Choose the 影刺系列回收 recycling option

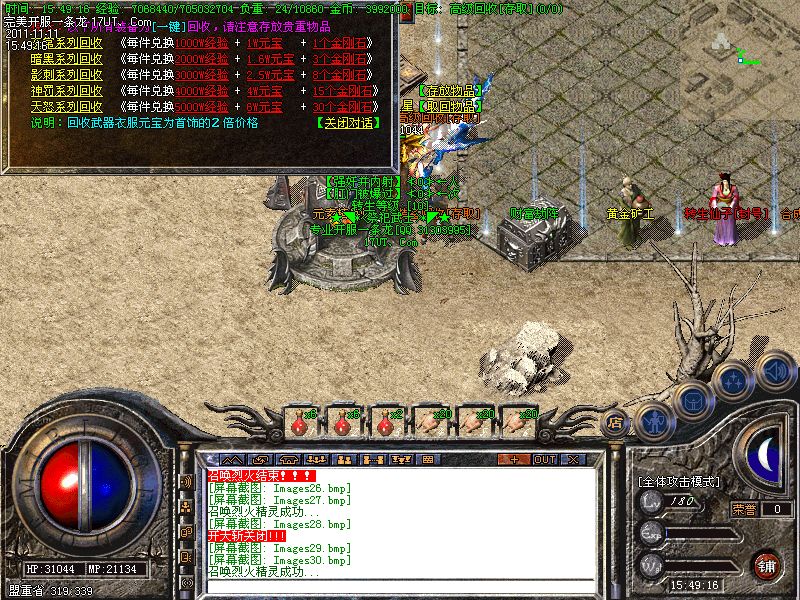pos(66,74)
